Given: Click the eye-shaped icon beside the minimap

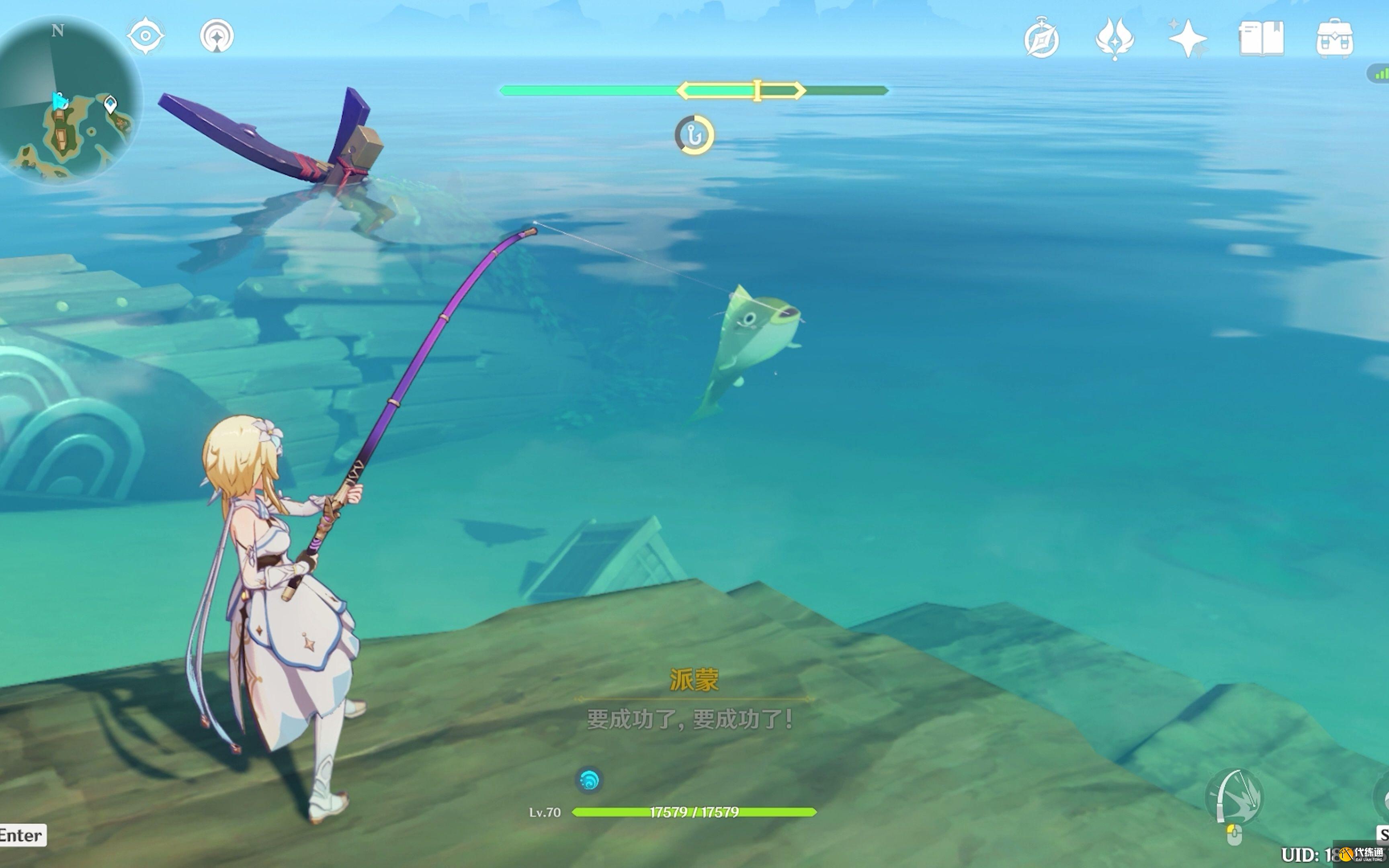Looking at the screenshot, I should (145, 36).
